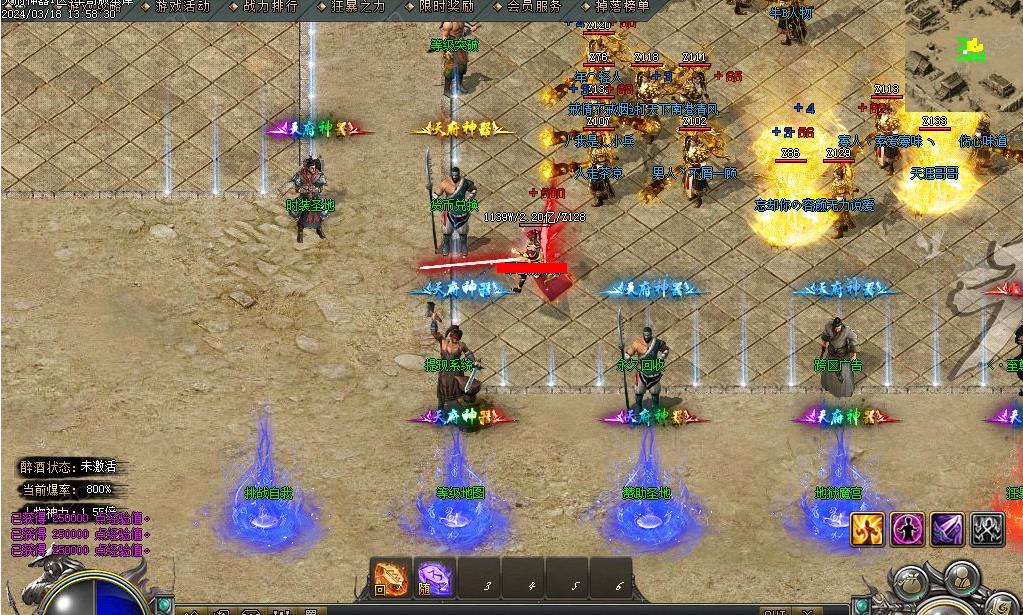Open the 战力排行 ranking menu
Screen dimensions: 1023x615
coord(270,6)
